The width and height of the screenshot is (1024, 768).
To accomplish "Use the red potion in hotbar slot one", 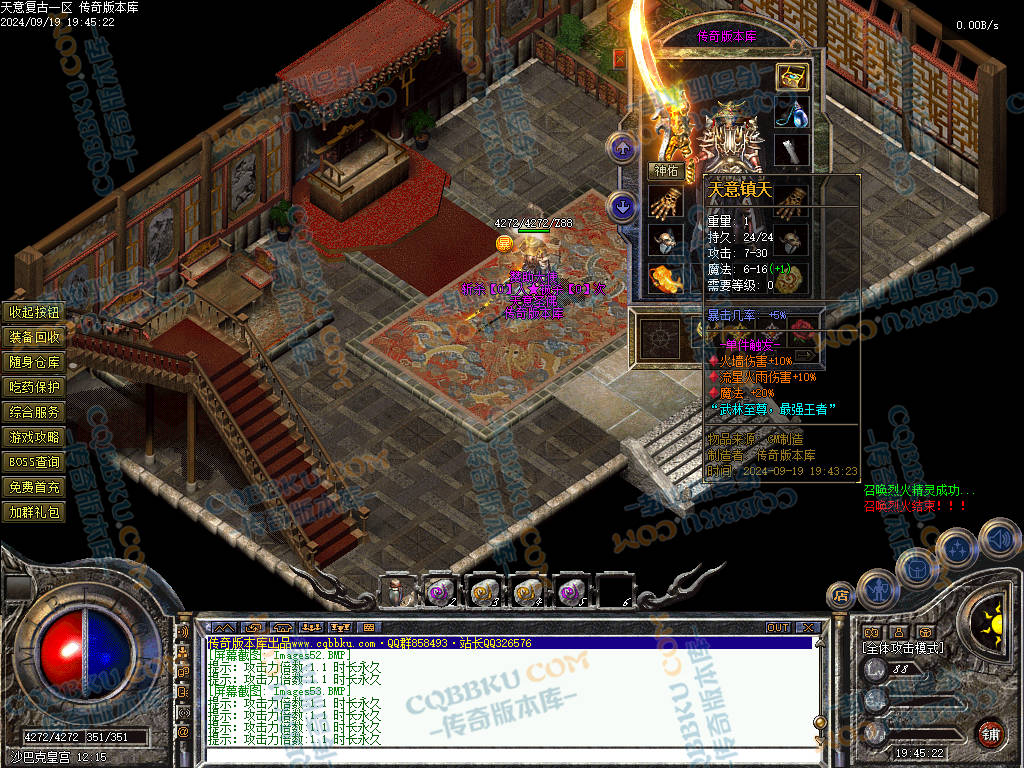I will (397, 592).
